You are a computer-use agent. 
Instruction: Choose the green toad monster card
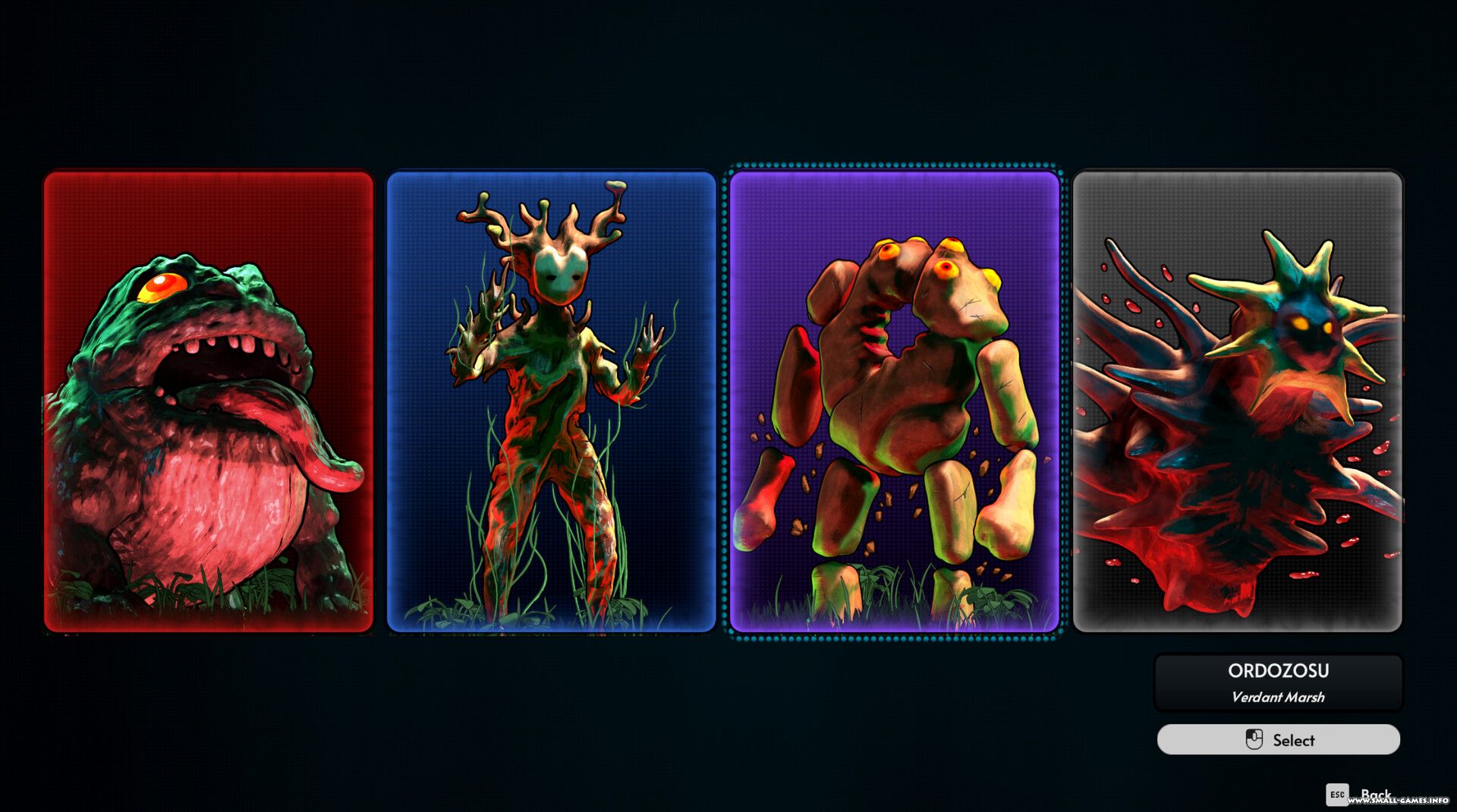[209, 401]
